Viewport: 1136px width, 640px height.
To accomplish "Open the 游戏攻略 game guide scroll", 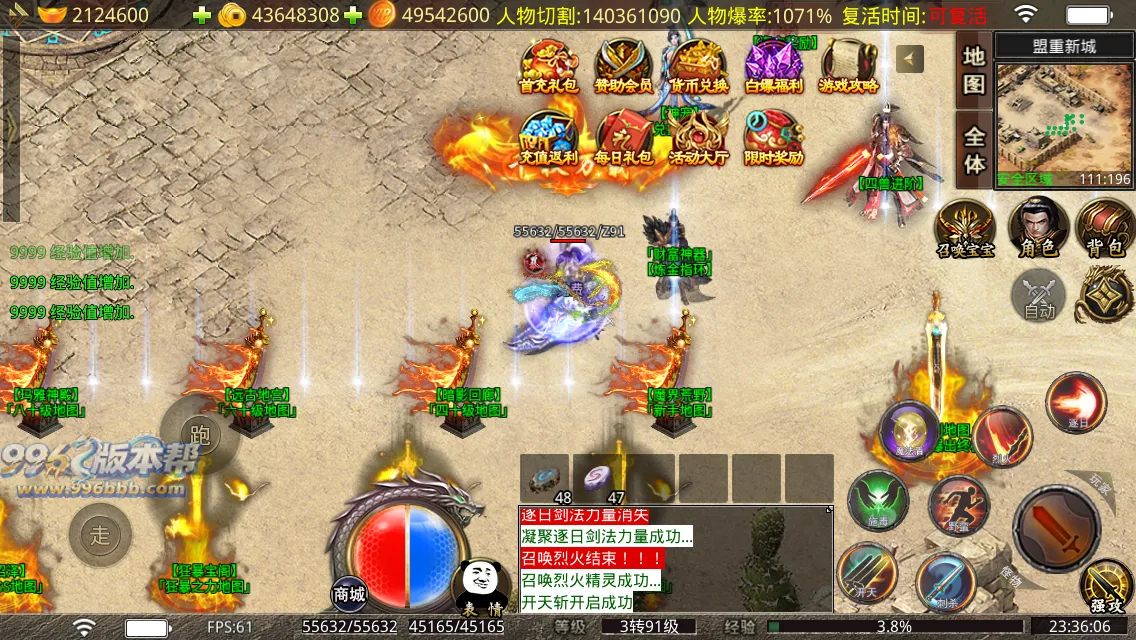I will tap(849, 68).
